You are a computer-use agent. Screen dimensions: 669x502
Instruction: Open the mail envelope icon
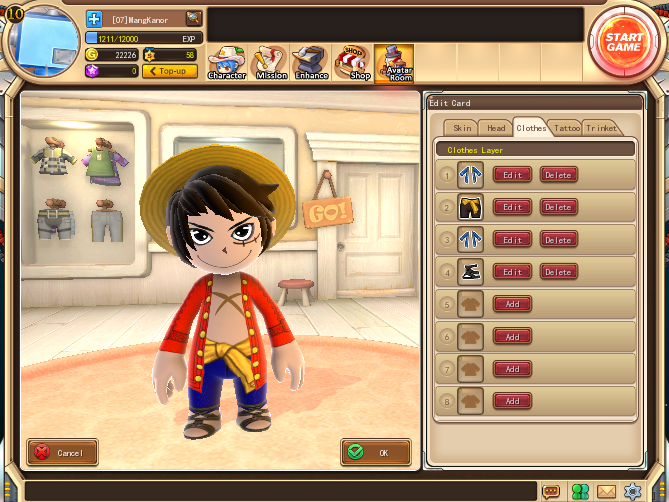[606, 491]
